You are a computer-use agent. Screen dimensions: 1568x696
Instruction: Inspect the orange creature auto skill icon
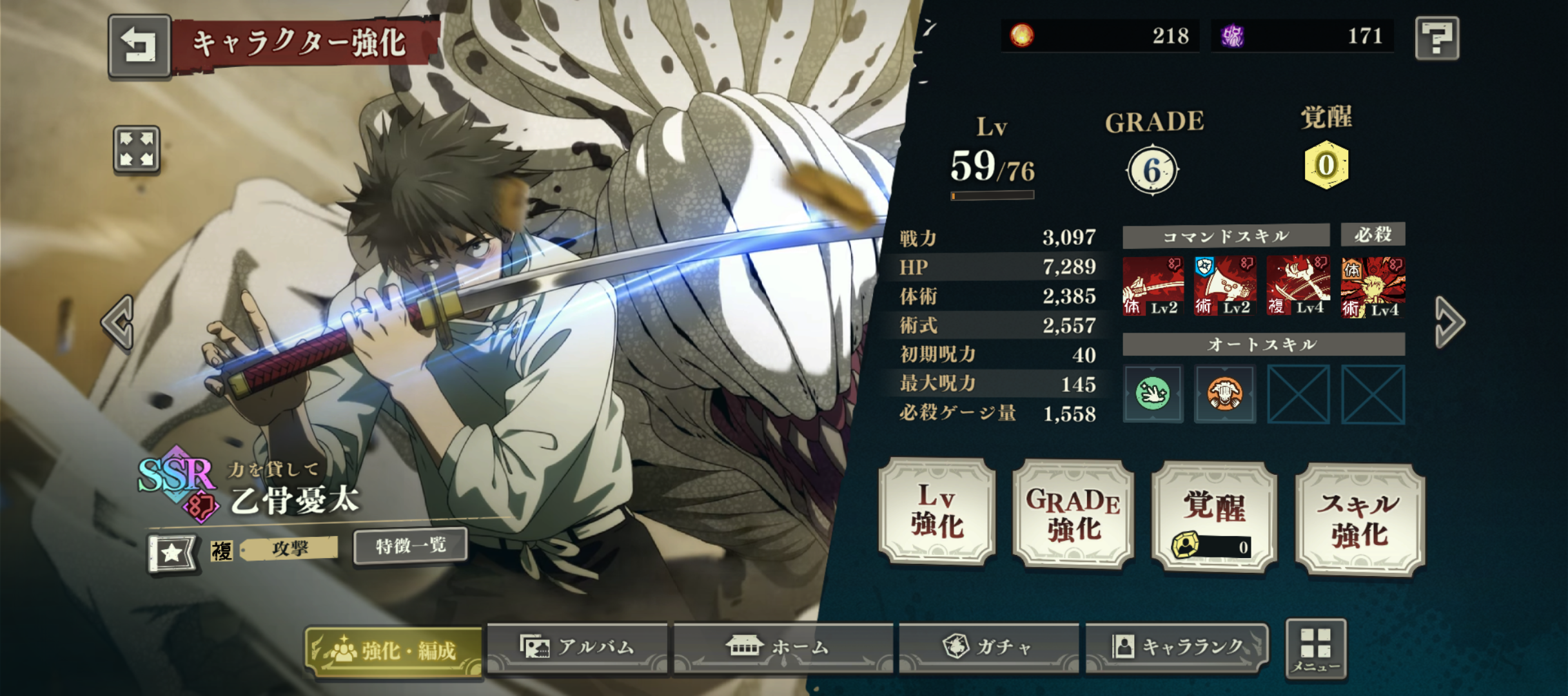(1225, 394)
